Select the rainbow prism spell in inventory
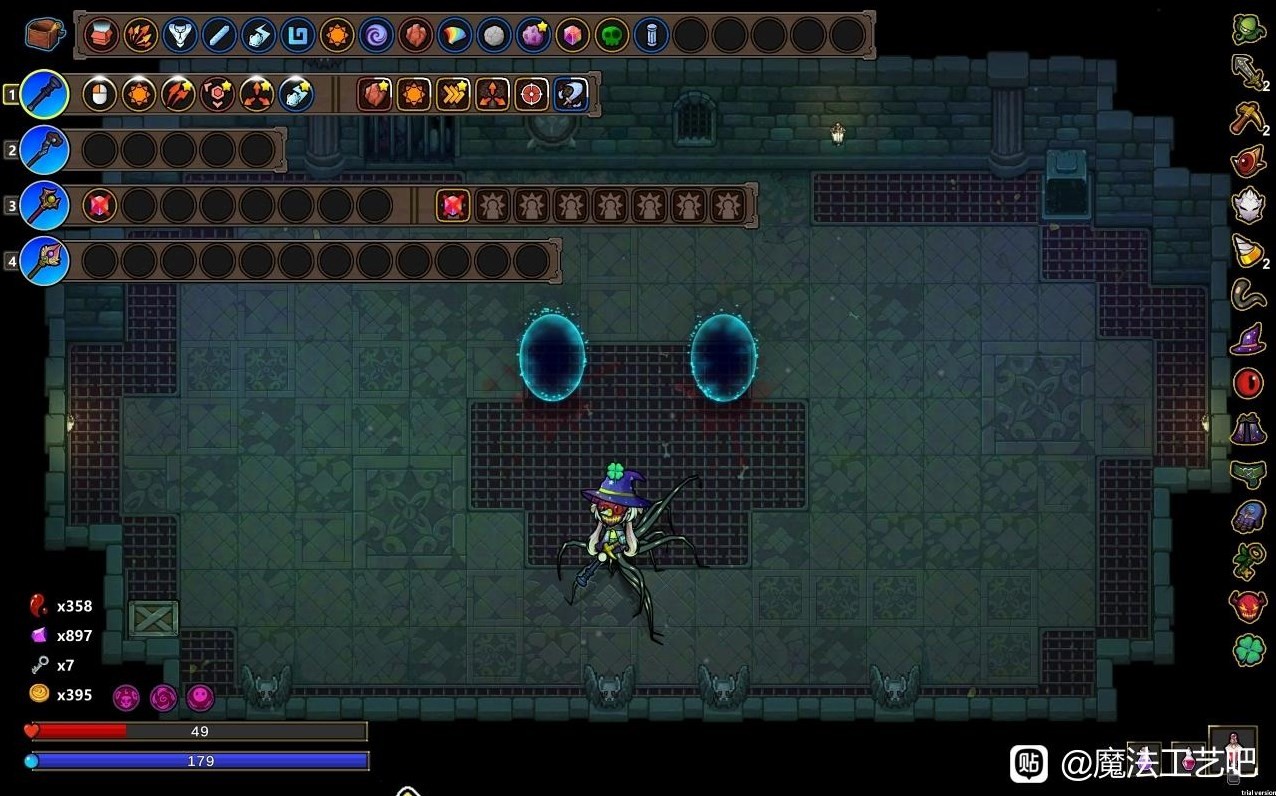 (x=454, y=36)
